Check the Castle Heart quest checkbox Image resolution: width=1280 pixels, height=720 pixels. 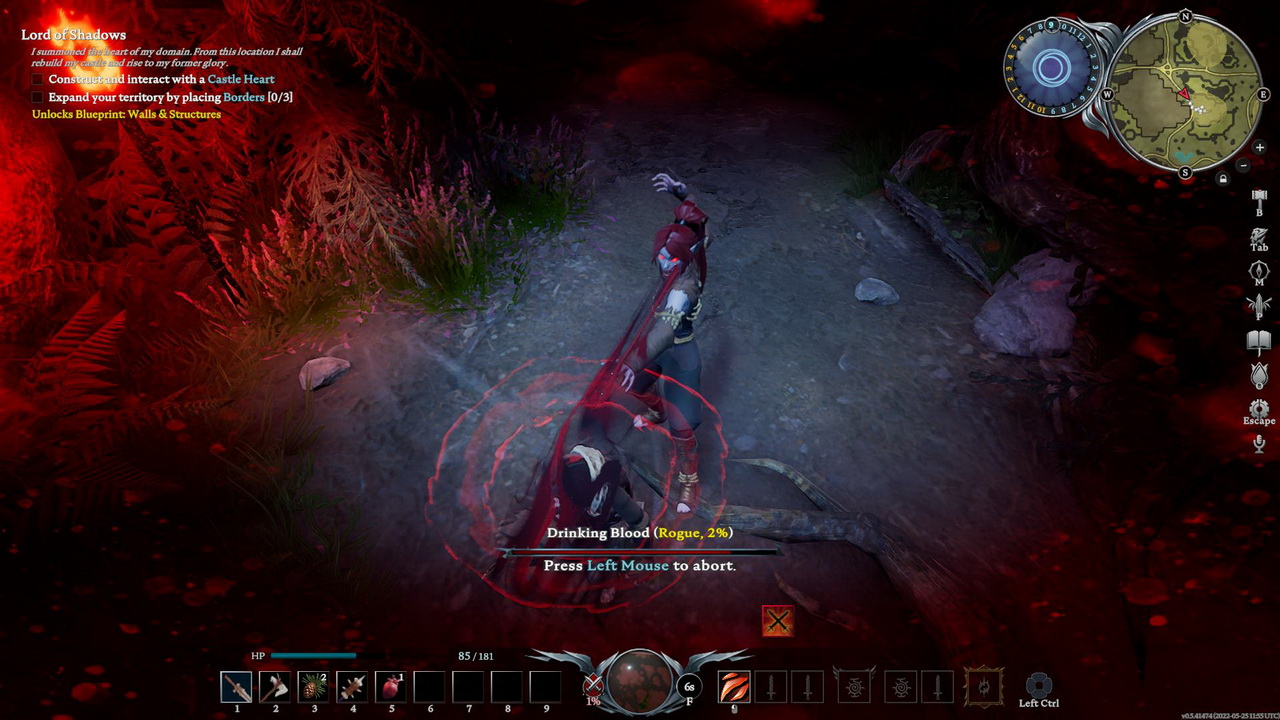37,79
